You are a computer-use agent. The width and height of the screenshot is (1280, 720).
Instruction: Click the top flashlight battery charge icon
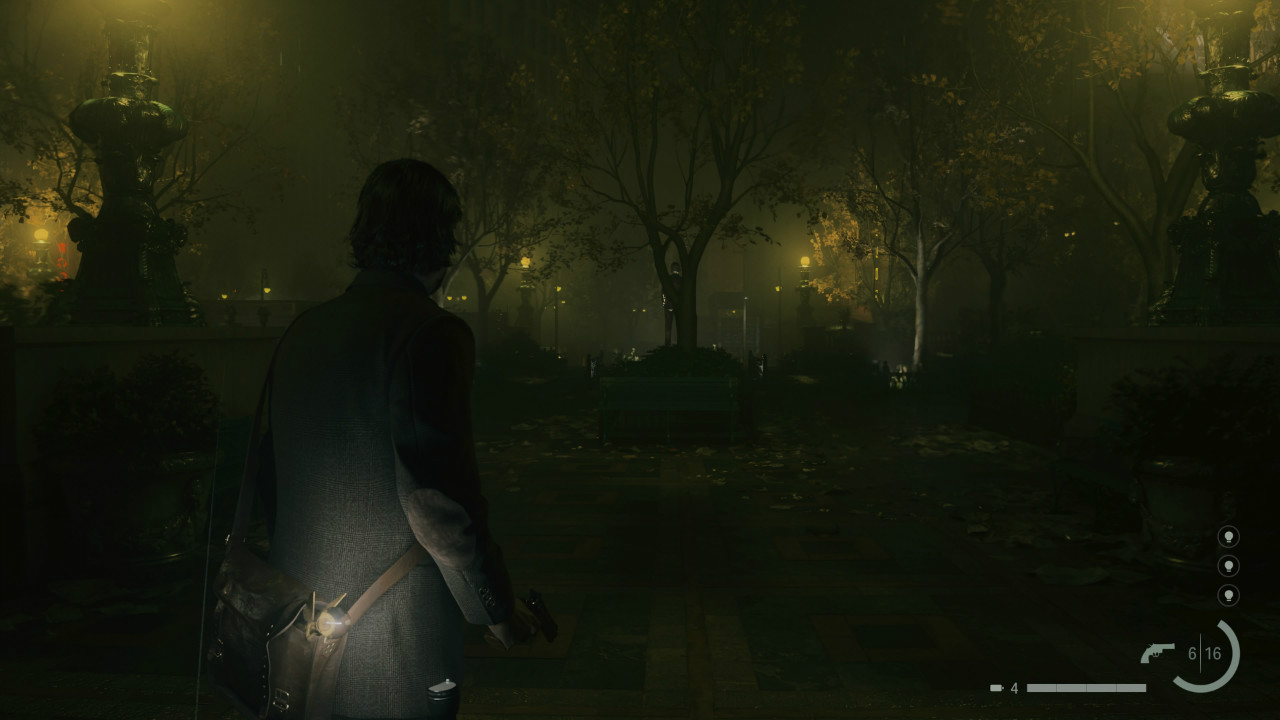[x=1229, y=535]
